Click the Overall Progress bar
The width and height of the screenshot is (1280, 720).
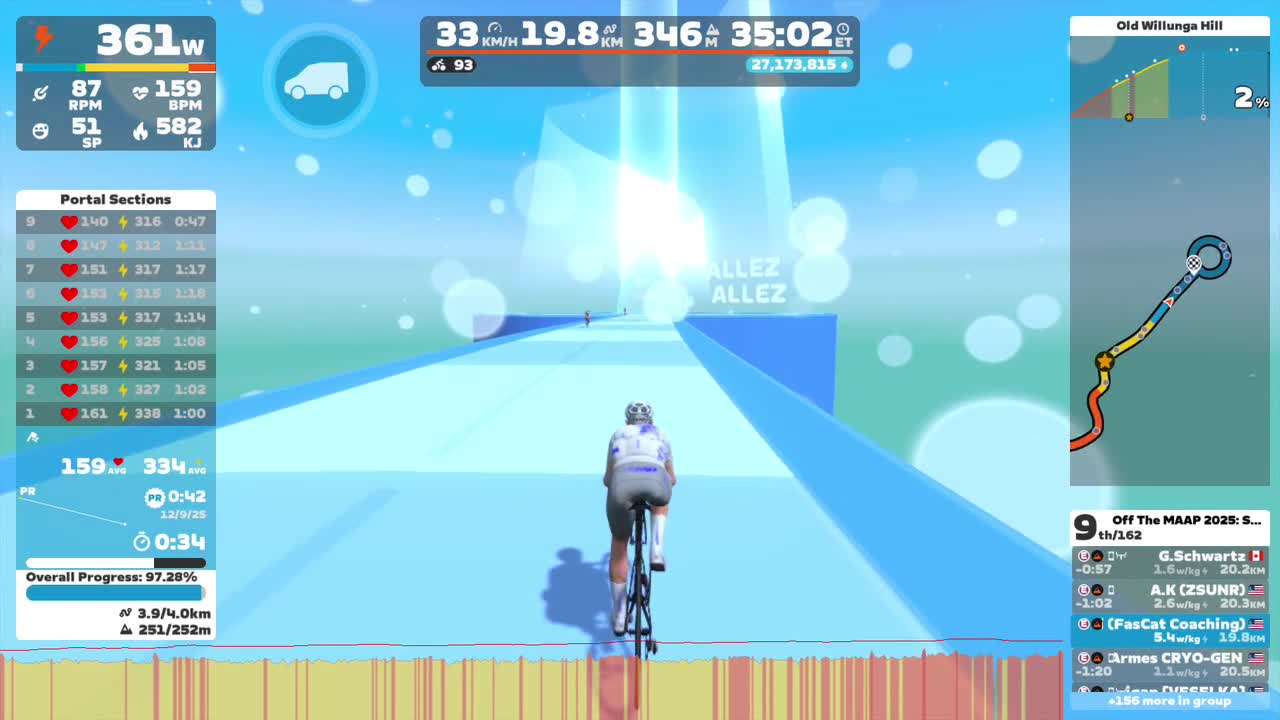[115, 592]
